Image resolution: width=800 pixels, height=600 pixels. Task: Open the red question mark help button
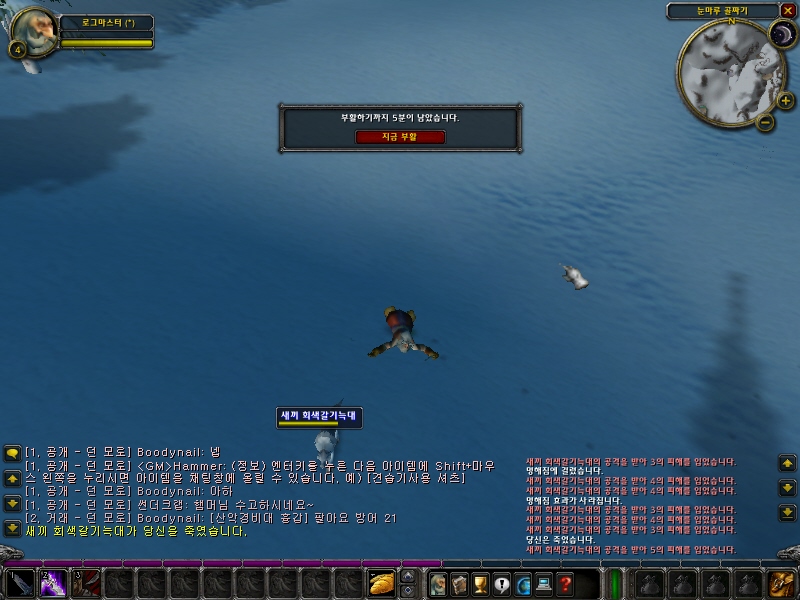pyautogui.click(x=566, y=583)
